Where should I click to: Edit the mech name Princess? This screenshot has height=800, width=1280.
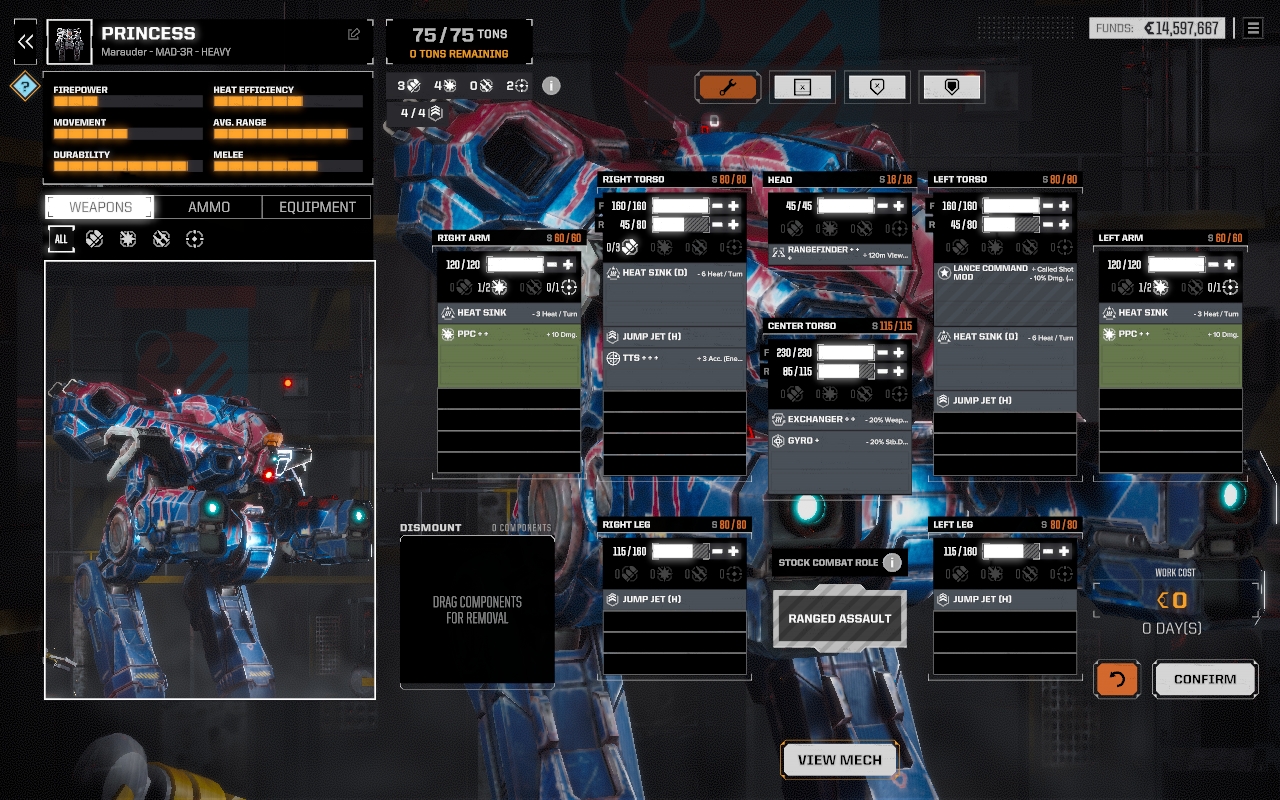[354, 34]
